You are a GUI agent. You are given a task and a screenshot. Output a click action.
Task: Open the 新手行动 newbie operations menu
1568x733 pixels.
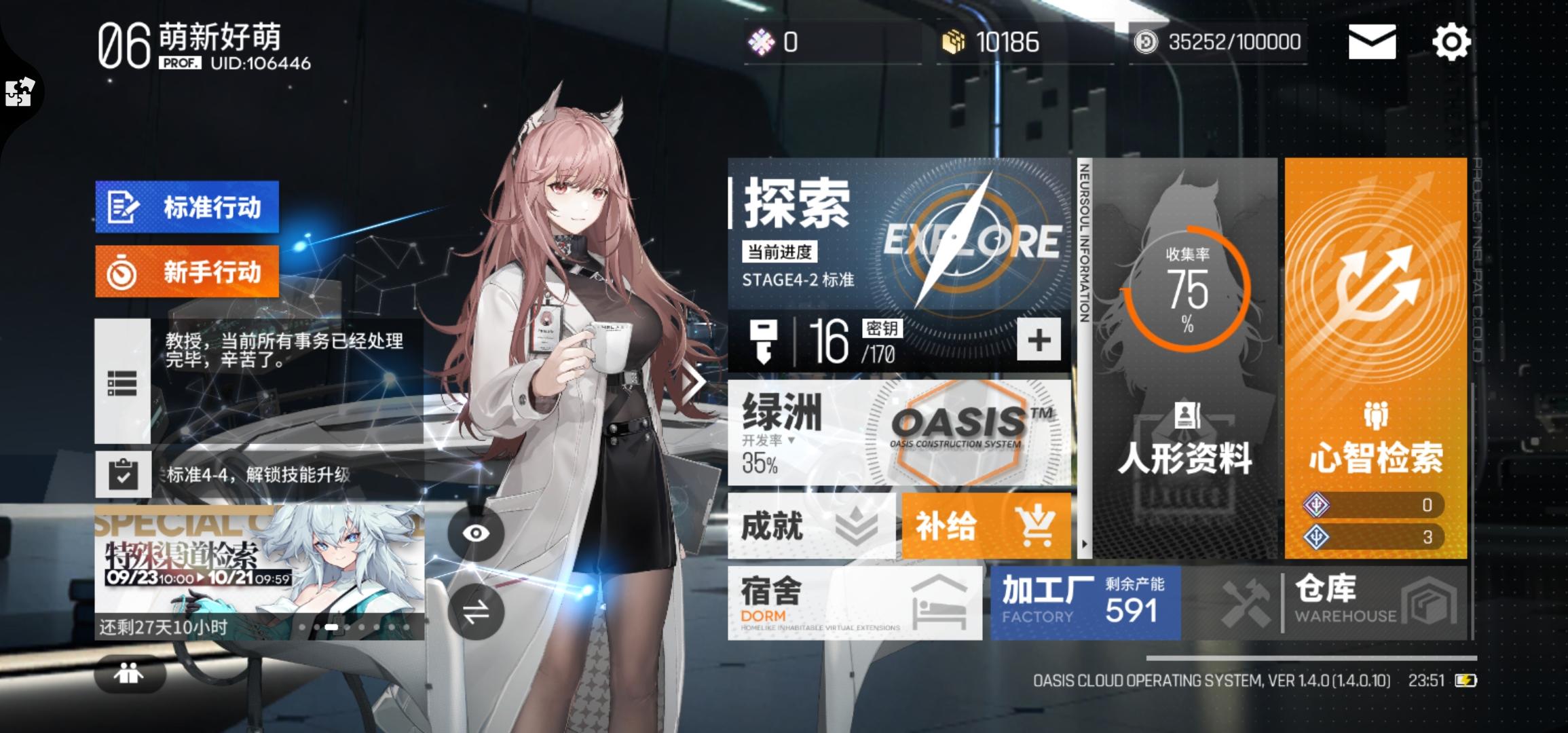[187, 271]
